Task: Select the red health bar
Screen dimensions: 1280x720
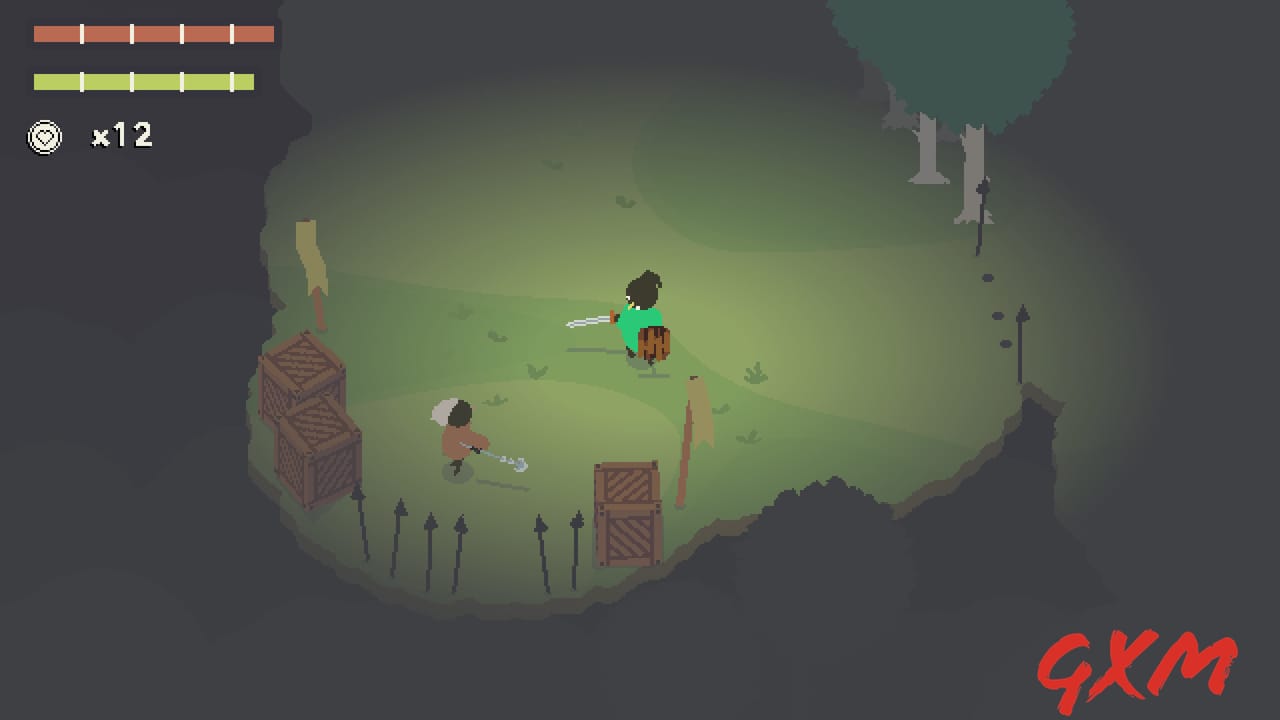Action: coord(150,34)
